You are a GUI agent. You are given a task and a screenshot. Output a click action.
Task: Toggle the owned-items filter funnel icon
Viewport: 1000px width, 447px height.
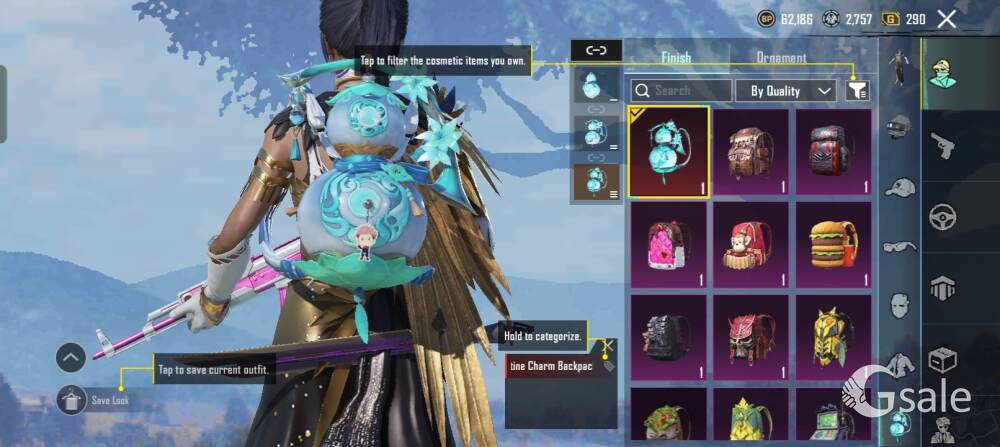click(857, 91)
